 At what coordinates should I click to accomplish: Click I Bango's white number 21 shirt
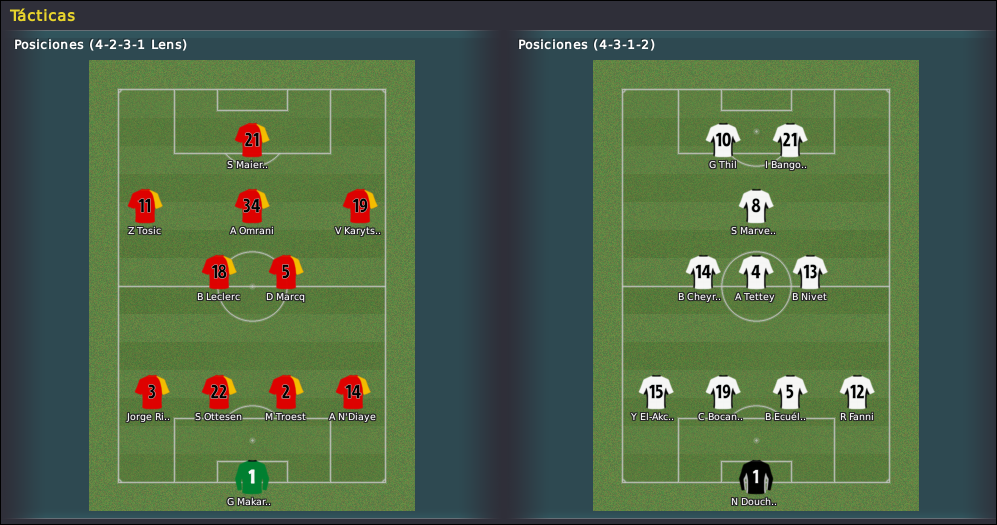[x=790, y=140]
